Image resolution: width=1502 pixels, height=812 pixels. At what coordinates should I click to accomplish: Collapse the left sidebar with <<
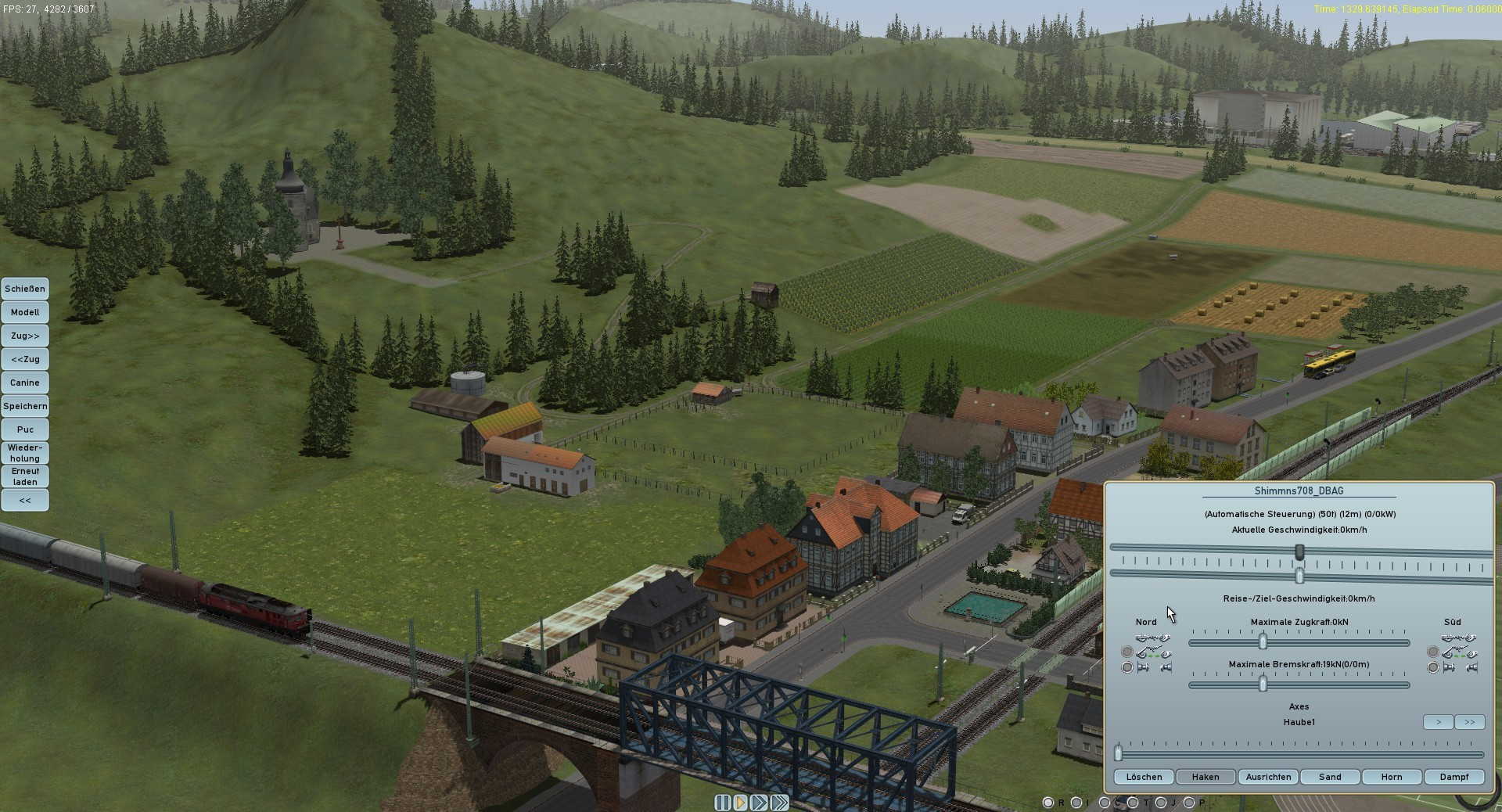[25, 500]
